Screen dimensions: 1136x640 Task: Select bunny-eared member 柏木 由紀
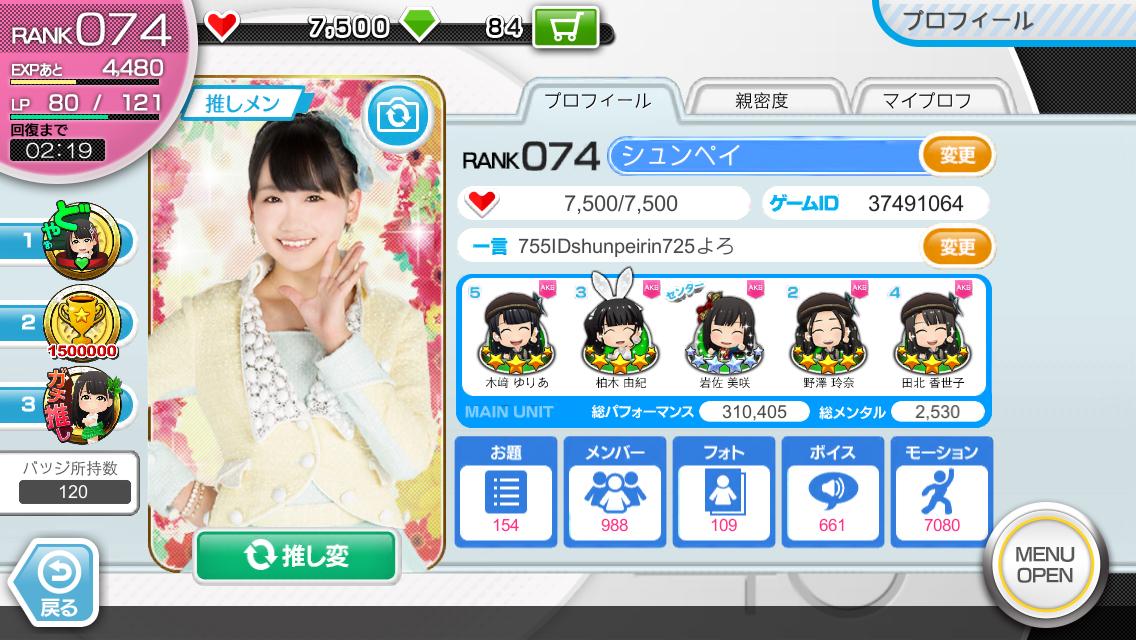point(620,335)
